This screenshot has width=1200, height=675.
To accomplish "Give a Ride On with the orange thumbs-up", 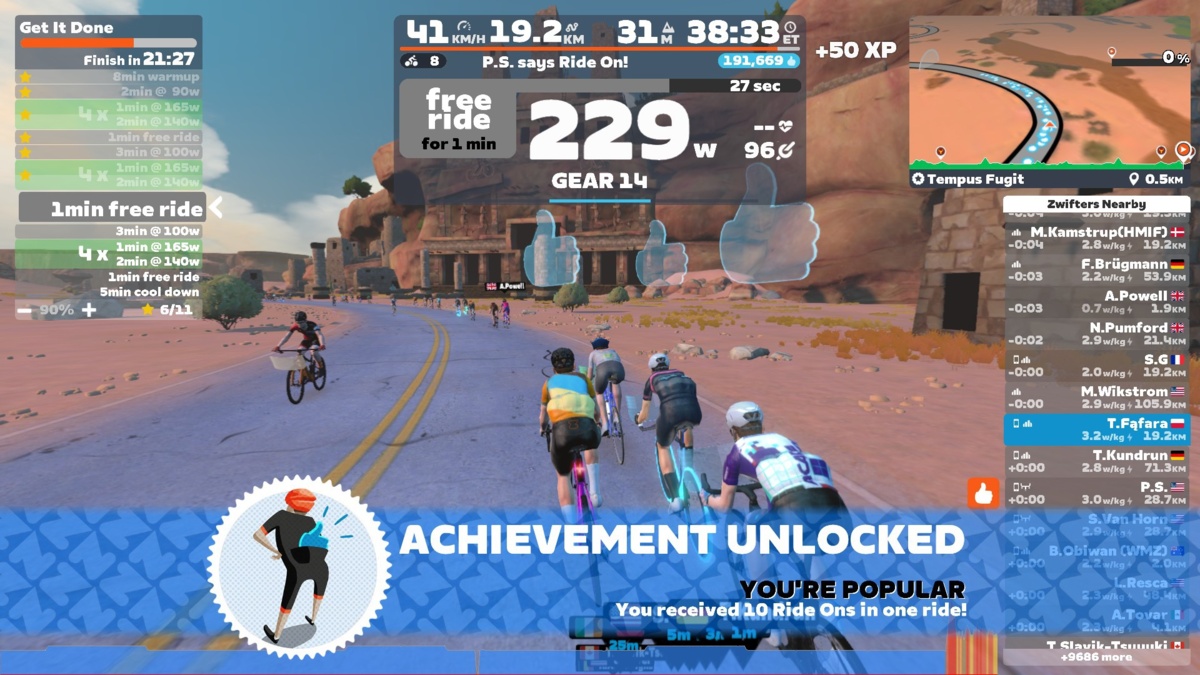I will click(983, 493).
